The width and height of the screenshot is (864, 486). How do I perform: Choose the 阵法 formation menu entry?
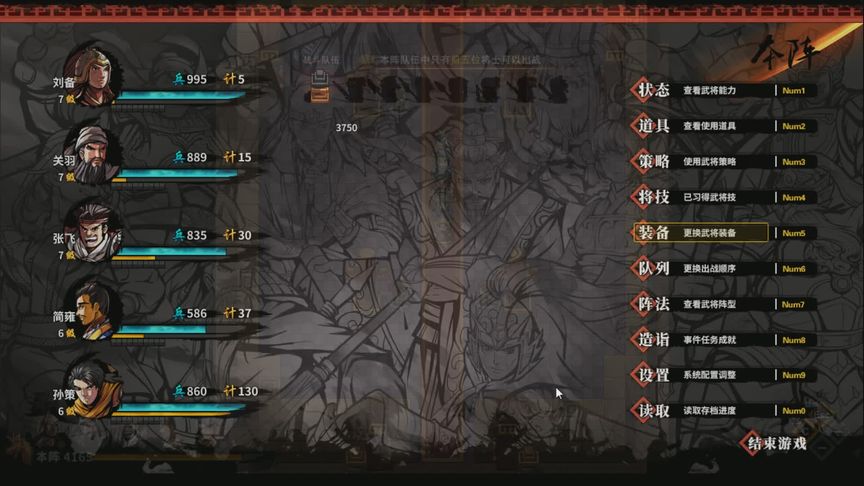[655, 304]
